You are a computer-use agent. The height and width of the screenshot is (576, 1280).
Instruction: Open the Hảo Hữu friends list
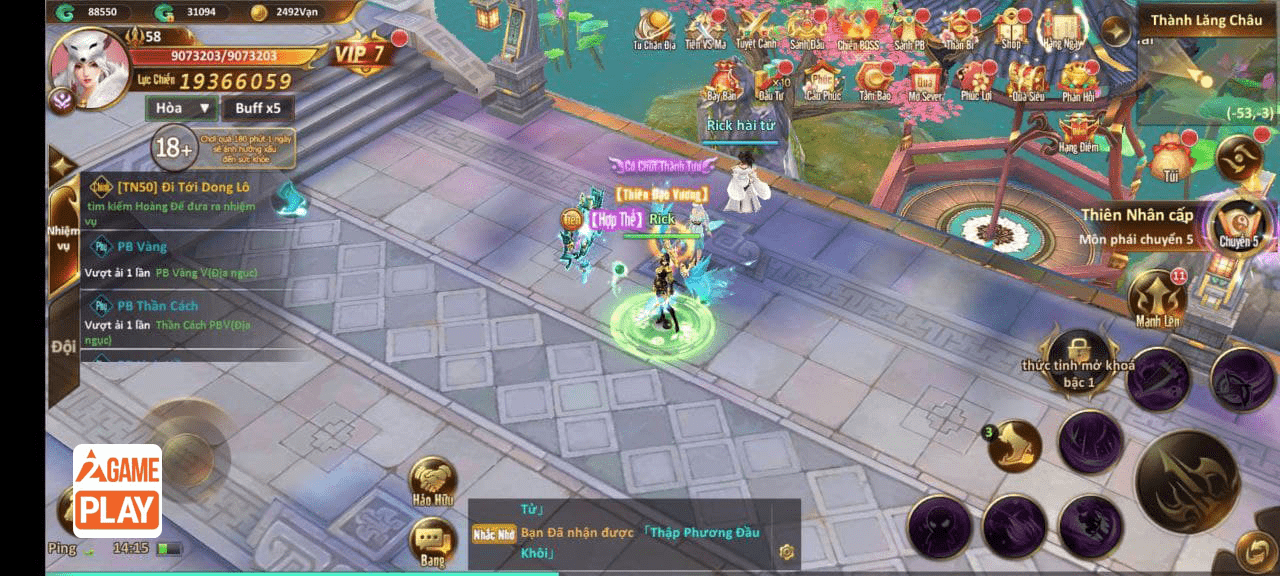(x=432, y=483)
